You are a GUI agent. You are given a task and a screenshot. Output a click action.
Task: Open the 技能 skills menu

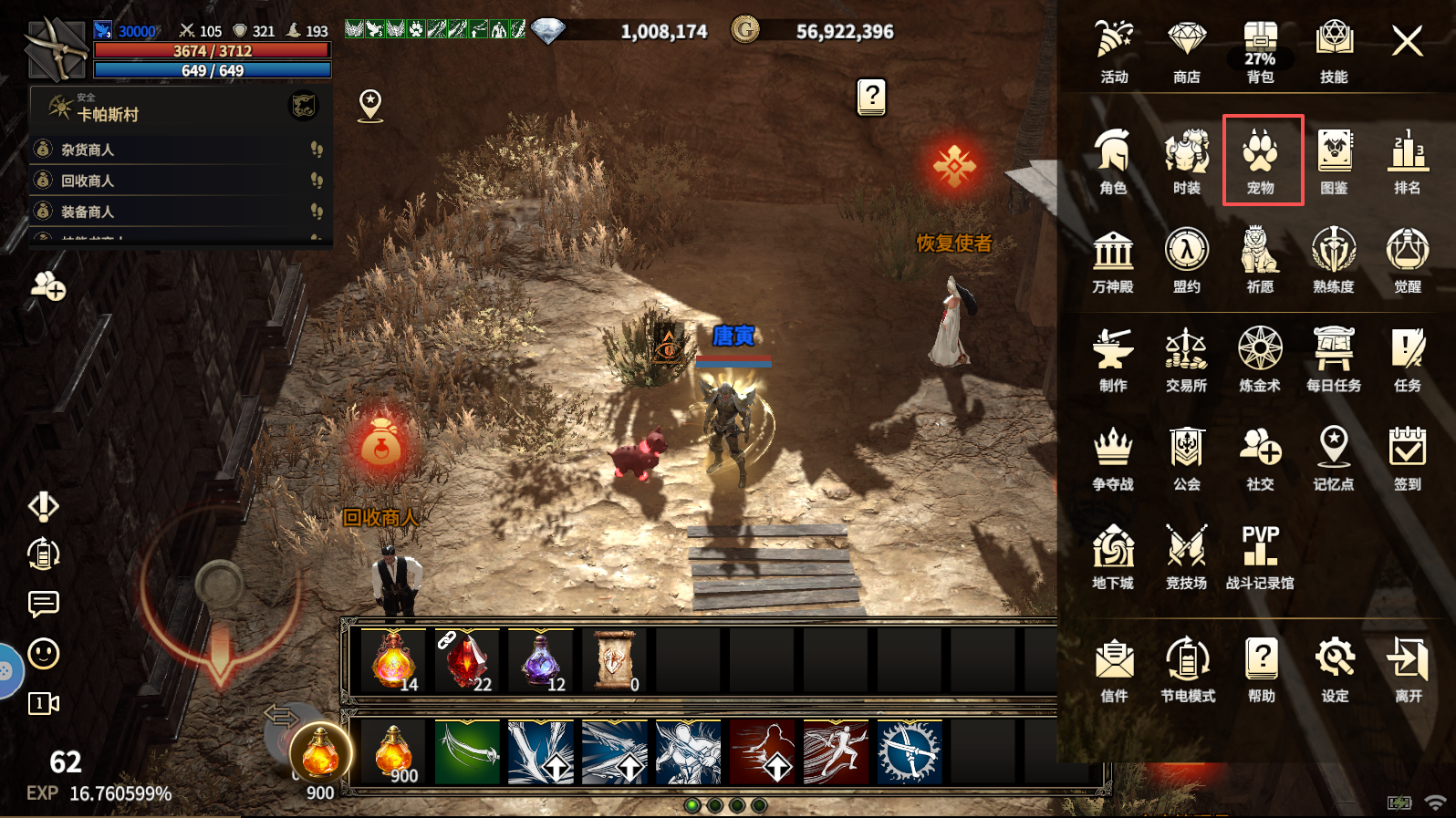[1334, 51]
